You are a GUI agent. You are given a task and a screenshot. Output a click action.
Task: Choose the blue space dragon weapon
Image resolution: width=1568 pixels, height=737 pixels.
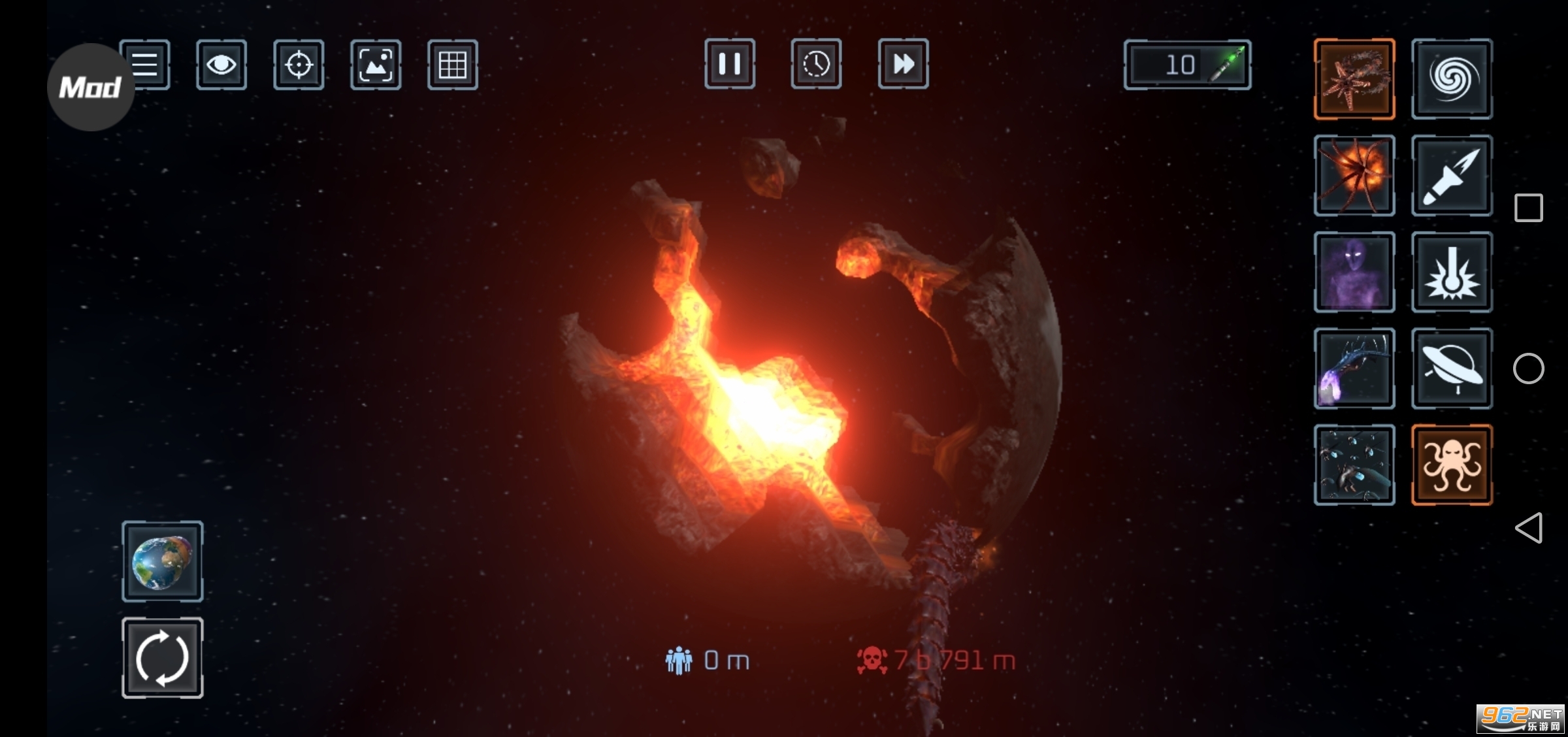tap(1354, 368)
